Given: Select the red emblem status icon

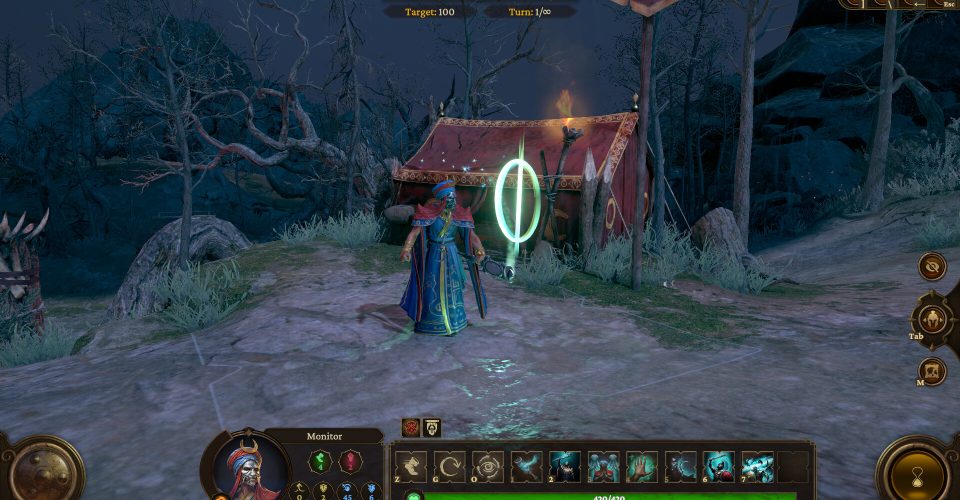Looking at the screenshot, I should point(410,427).
